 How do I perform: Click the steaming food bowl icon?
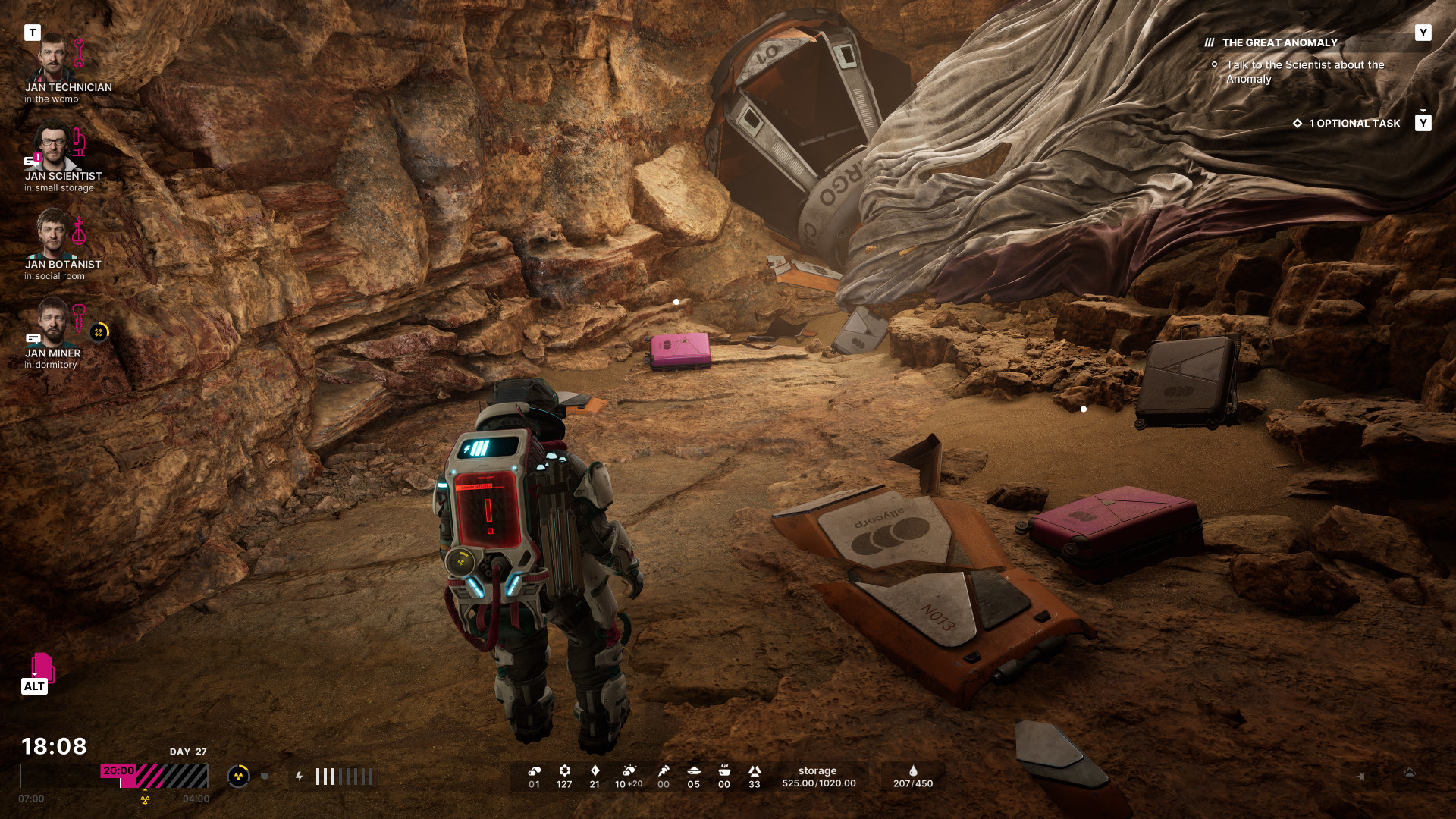(724, 770)
